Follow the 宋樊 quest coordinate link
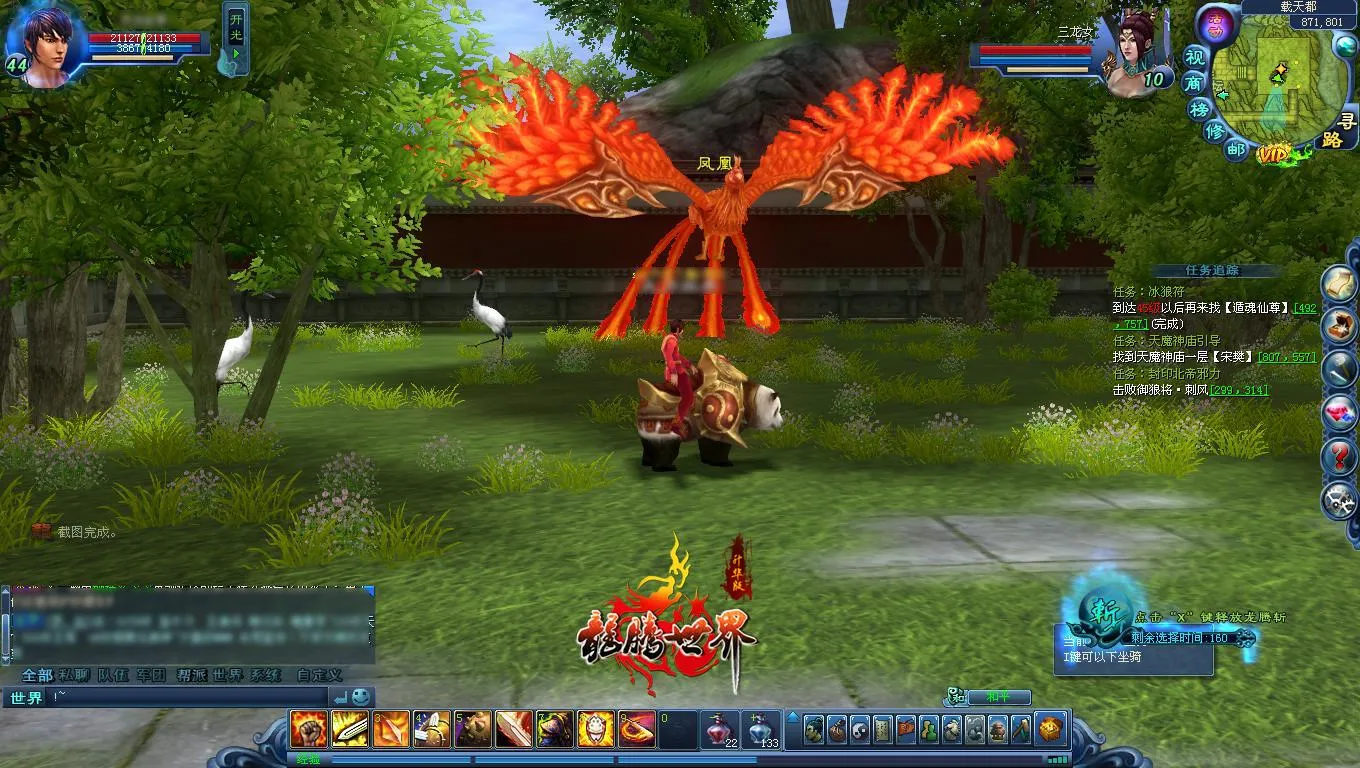Viewport: 1360px width, 768px height. (x=1287, y=357)
